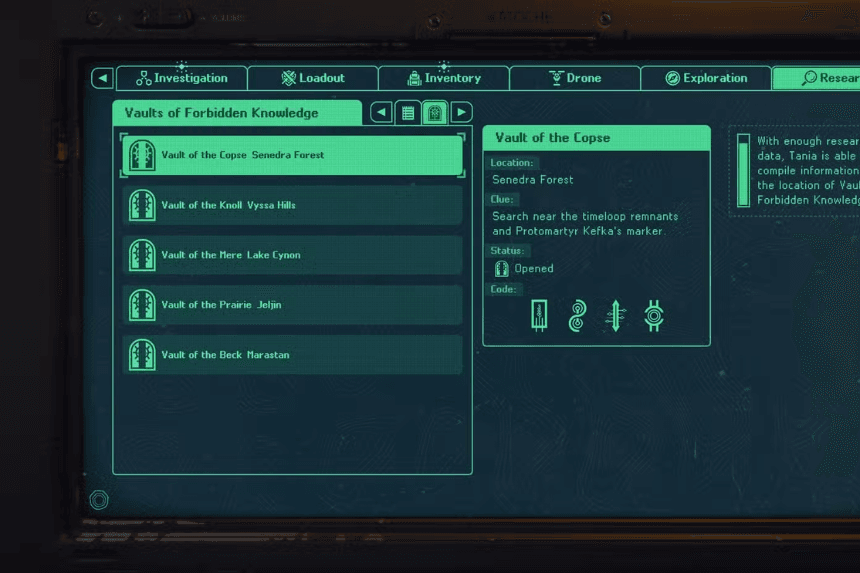Screen dimensions: 860x573
Task: Open the Inventory tab
Action: point(444,78)
